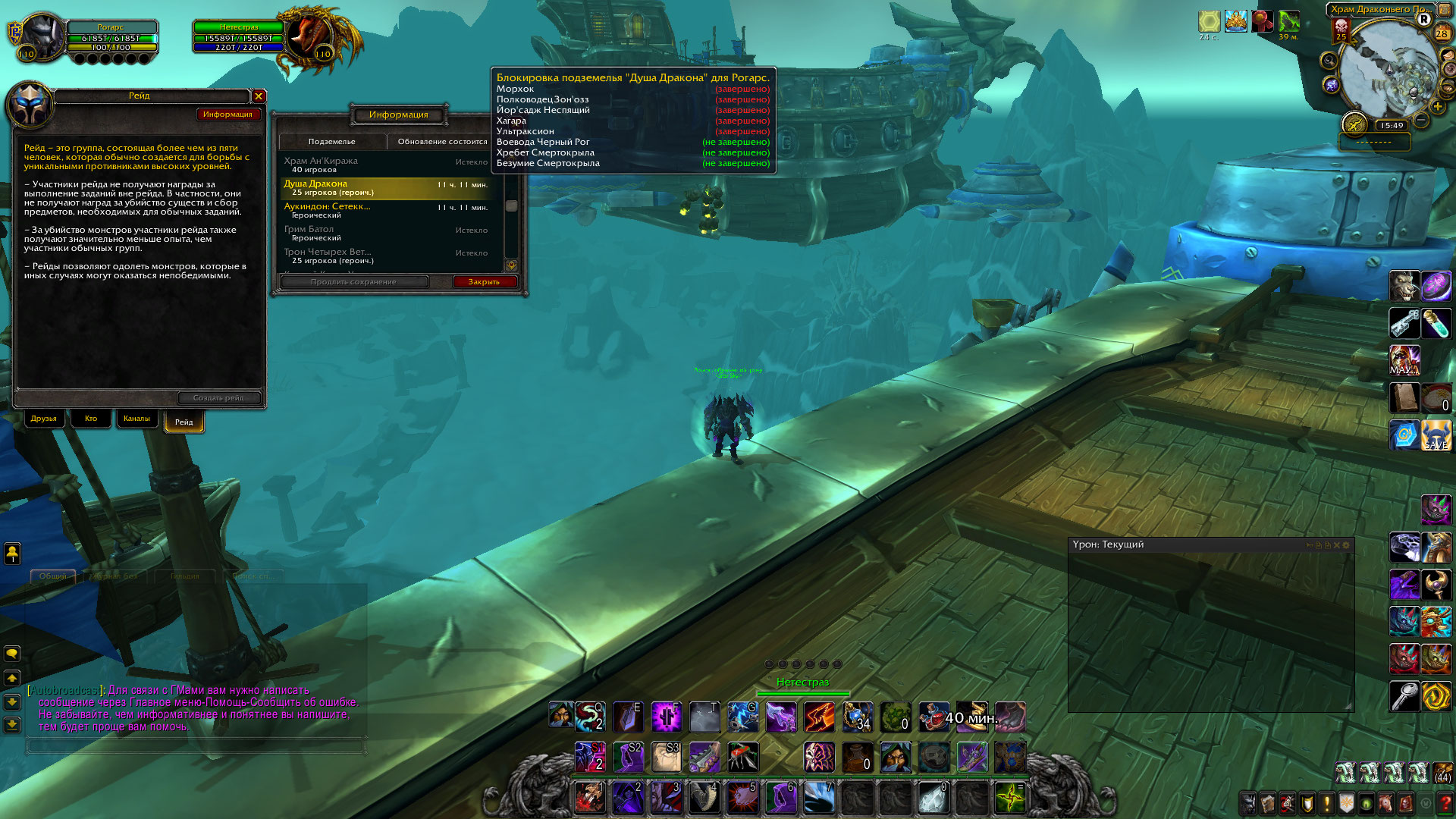Choose the Грим Батол lockout row
The width and height of the screenshot is (1456, 819).
tap(387, 233)
